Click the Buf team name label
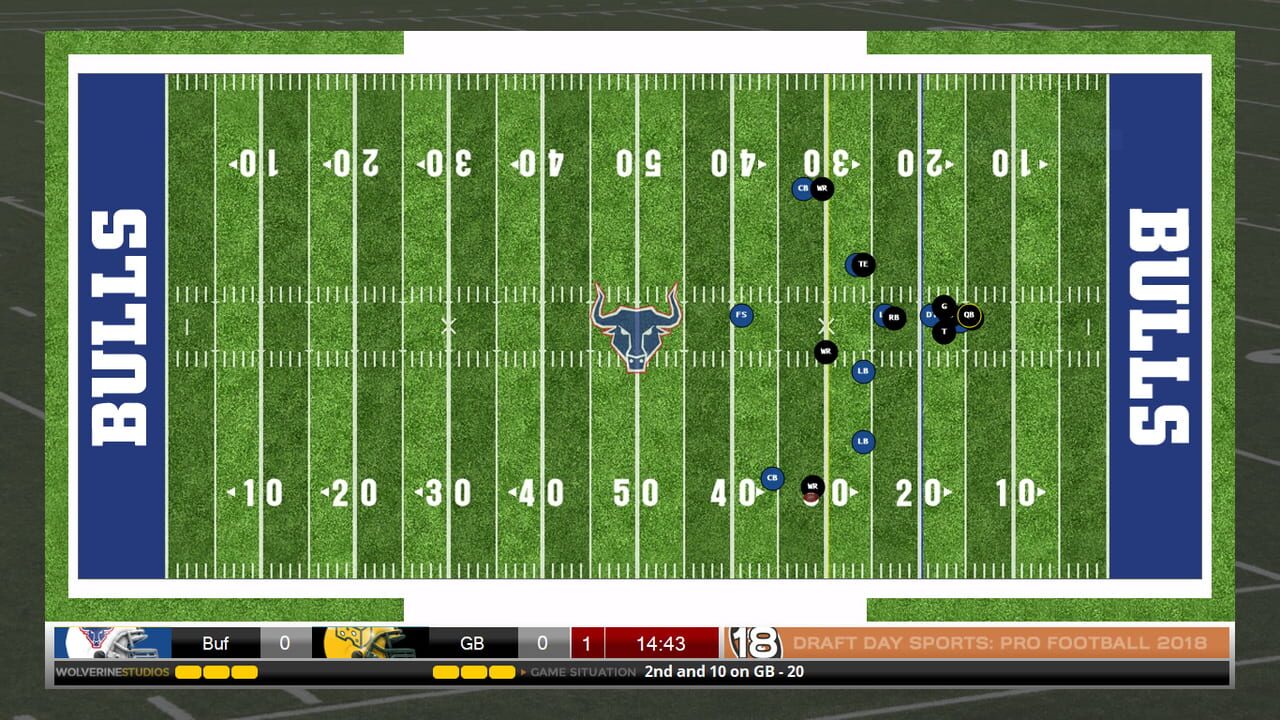 click(x=216, y=642)
